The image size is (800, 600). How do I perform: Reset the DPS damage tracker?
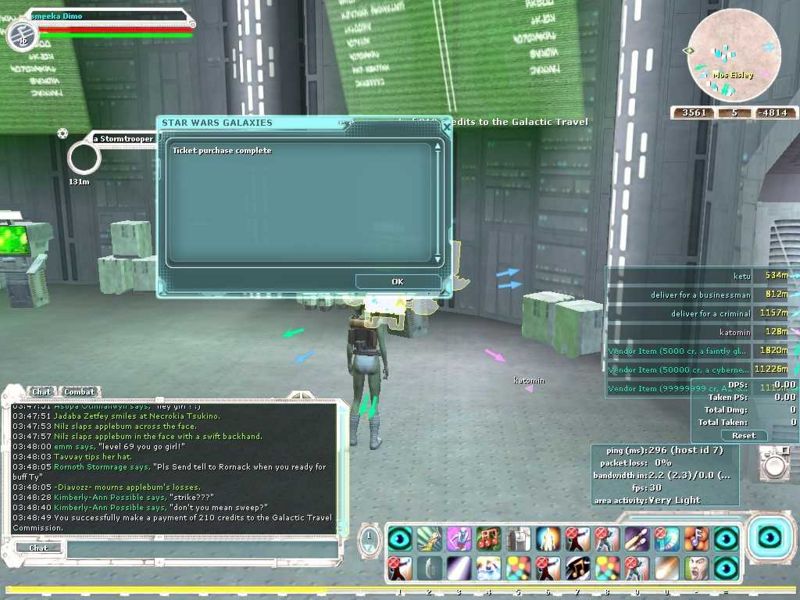(743, 435)
